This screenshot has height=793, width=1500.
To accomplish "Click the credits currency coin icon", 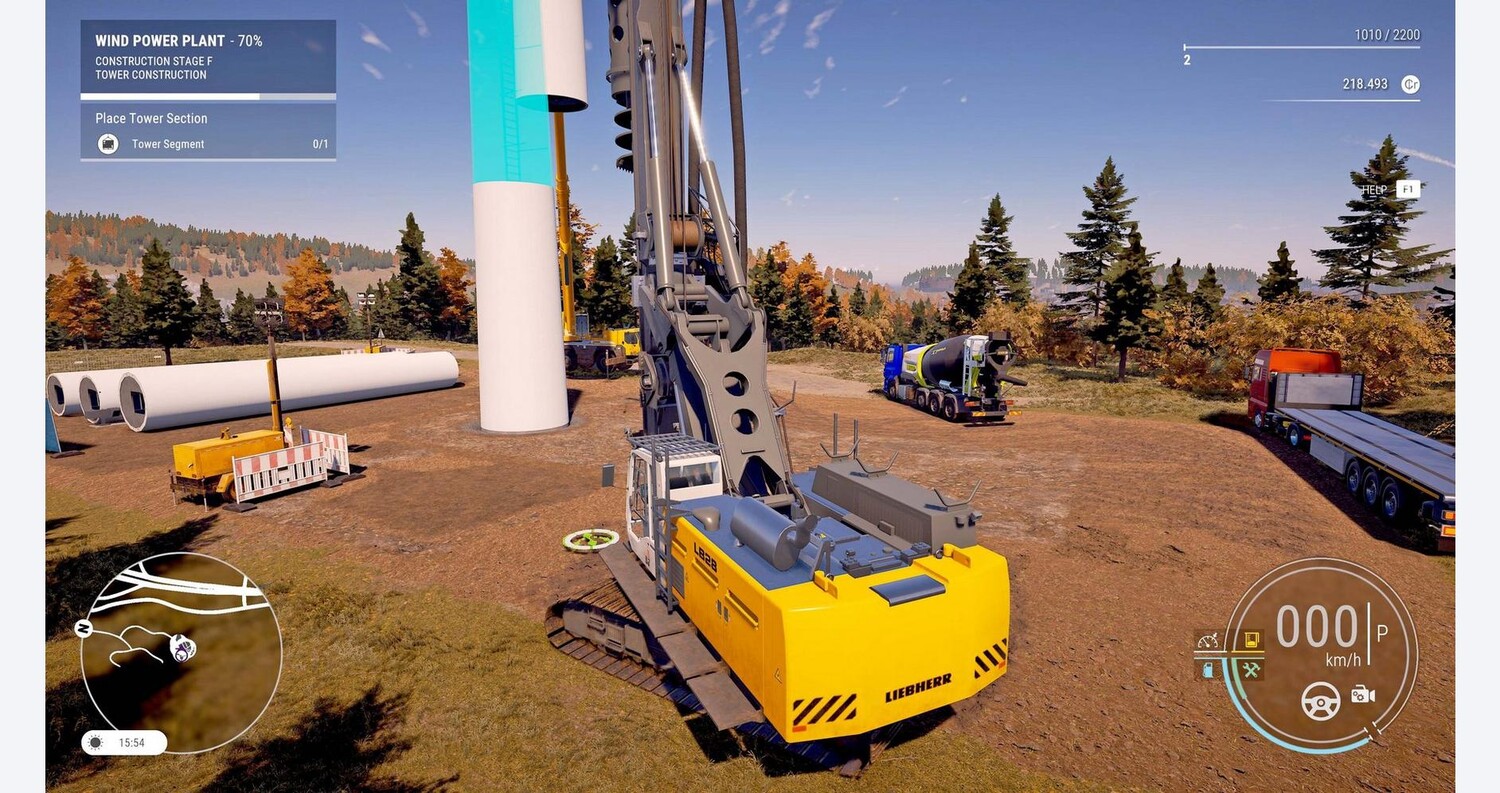I will click(x=1410, y=84).
